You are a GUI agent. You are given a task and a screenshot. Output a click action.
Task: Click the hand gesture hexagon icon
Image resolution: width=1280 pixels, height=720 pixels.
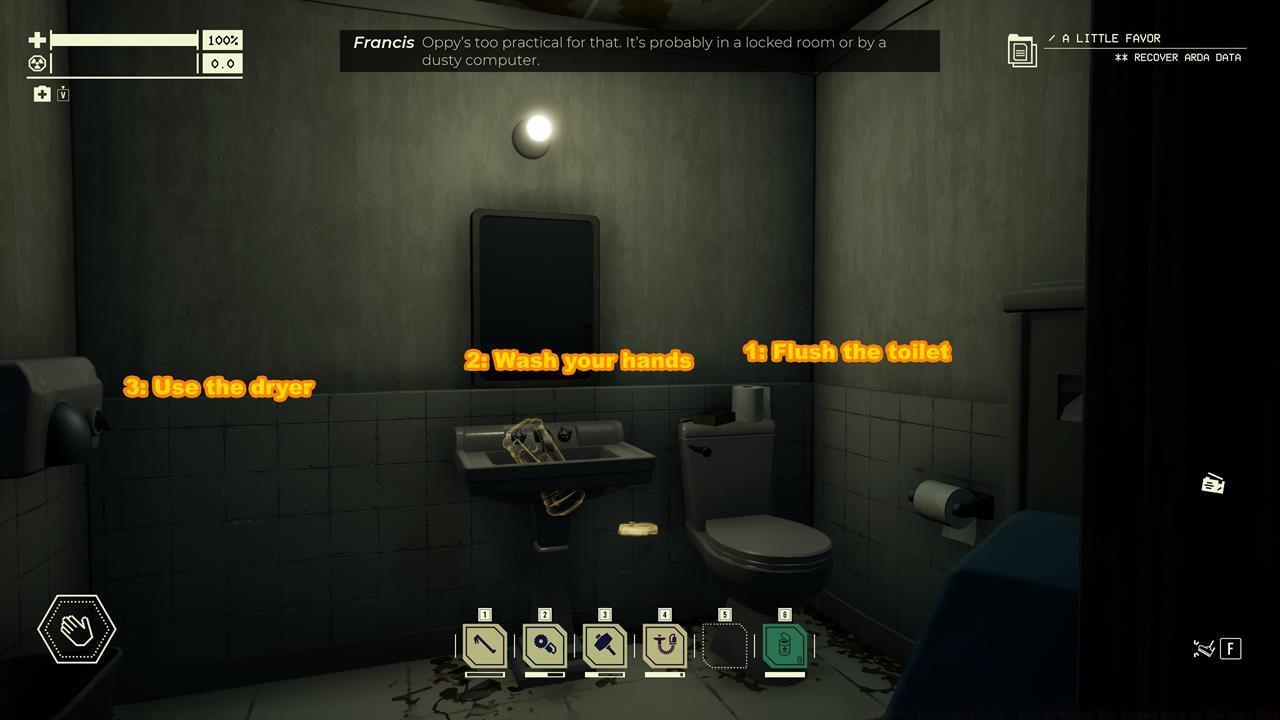click(x=76, y=629)
